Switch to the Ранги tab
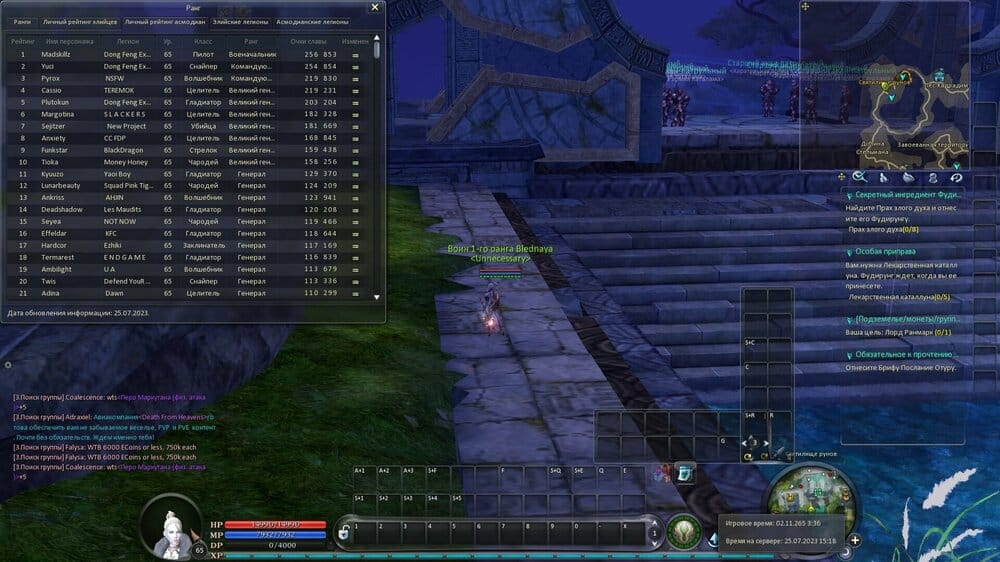The height and width of the screenshot is (562, 1000). coord(22,21)
